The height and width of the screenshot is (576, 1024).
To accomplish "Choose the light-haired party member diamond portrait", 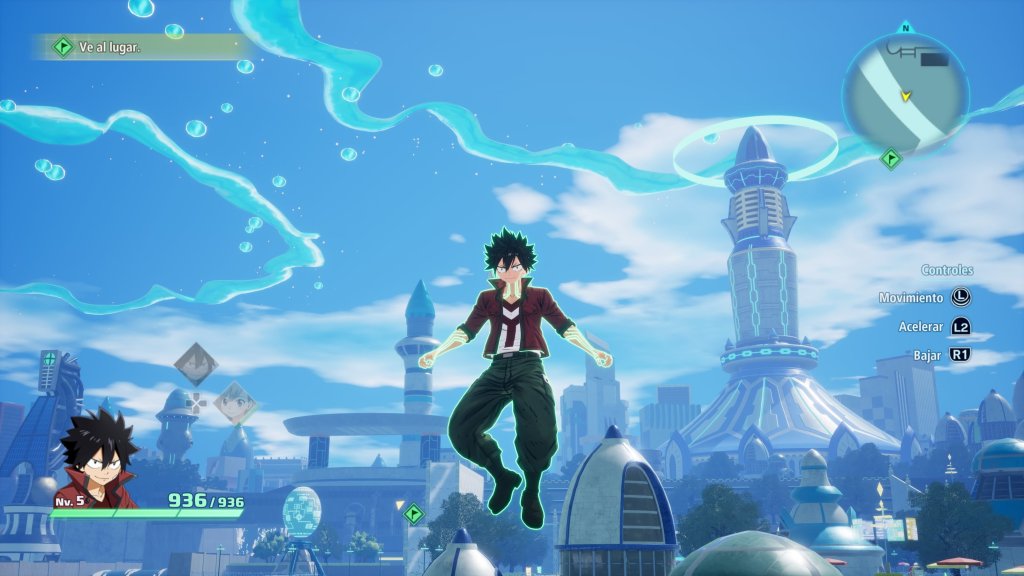I will (235, 402).
